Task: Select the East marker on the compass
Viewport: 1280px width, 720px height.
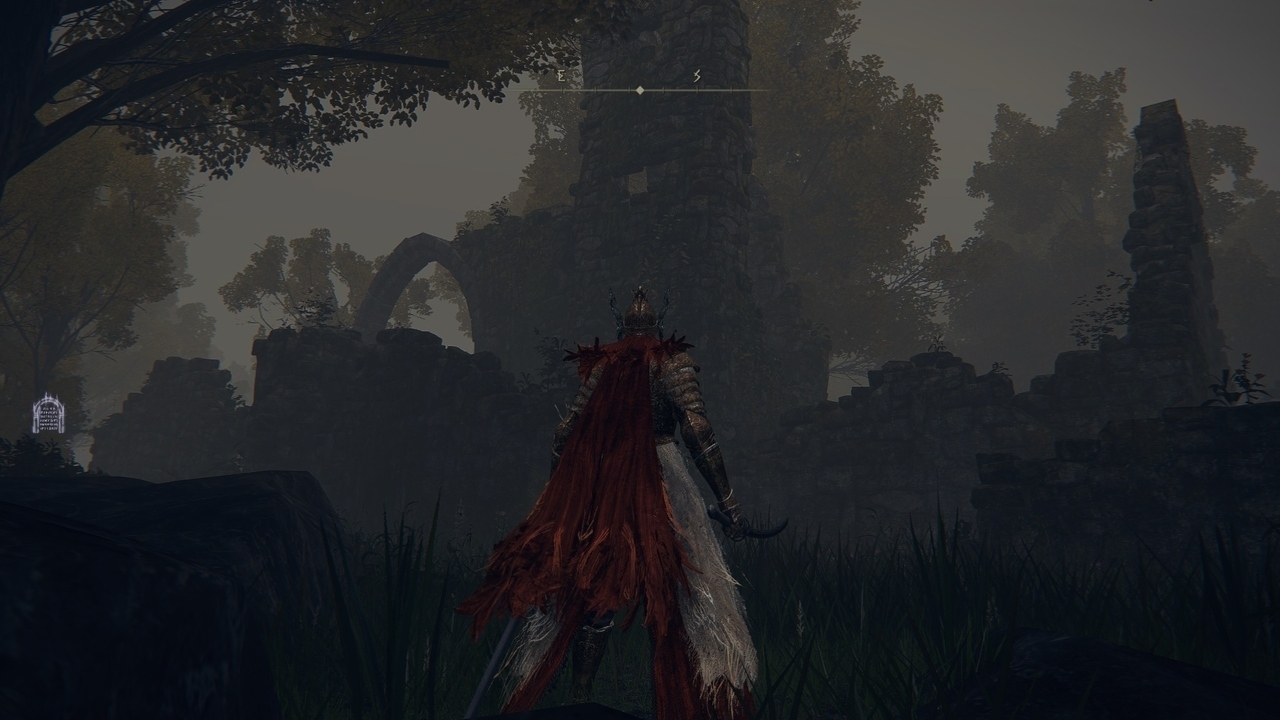Action: tap(561, 76)
